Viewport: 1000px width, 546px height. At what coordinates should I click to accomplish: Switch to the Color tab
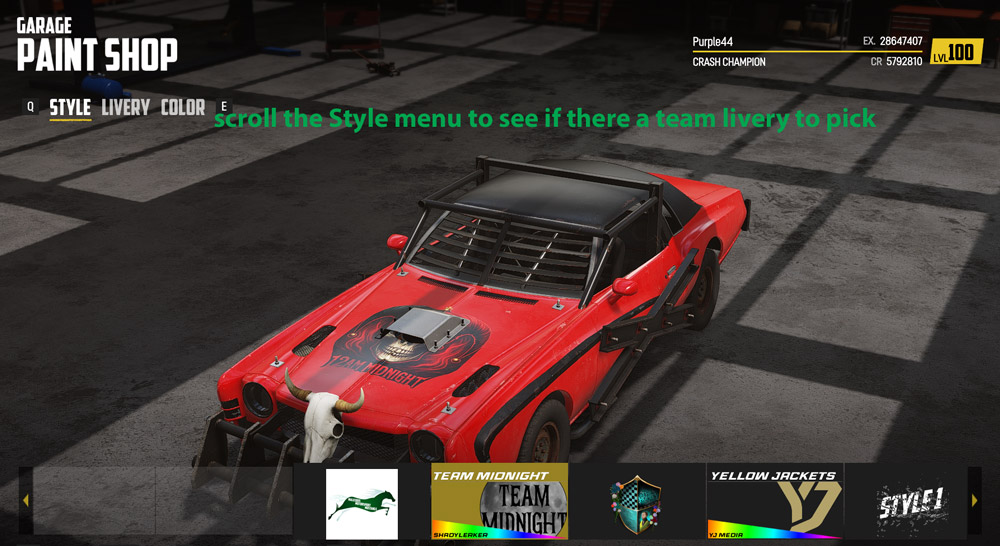coord(182,107)
